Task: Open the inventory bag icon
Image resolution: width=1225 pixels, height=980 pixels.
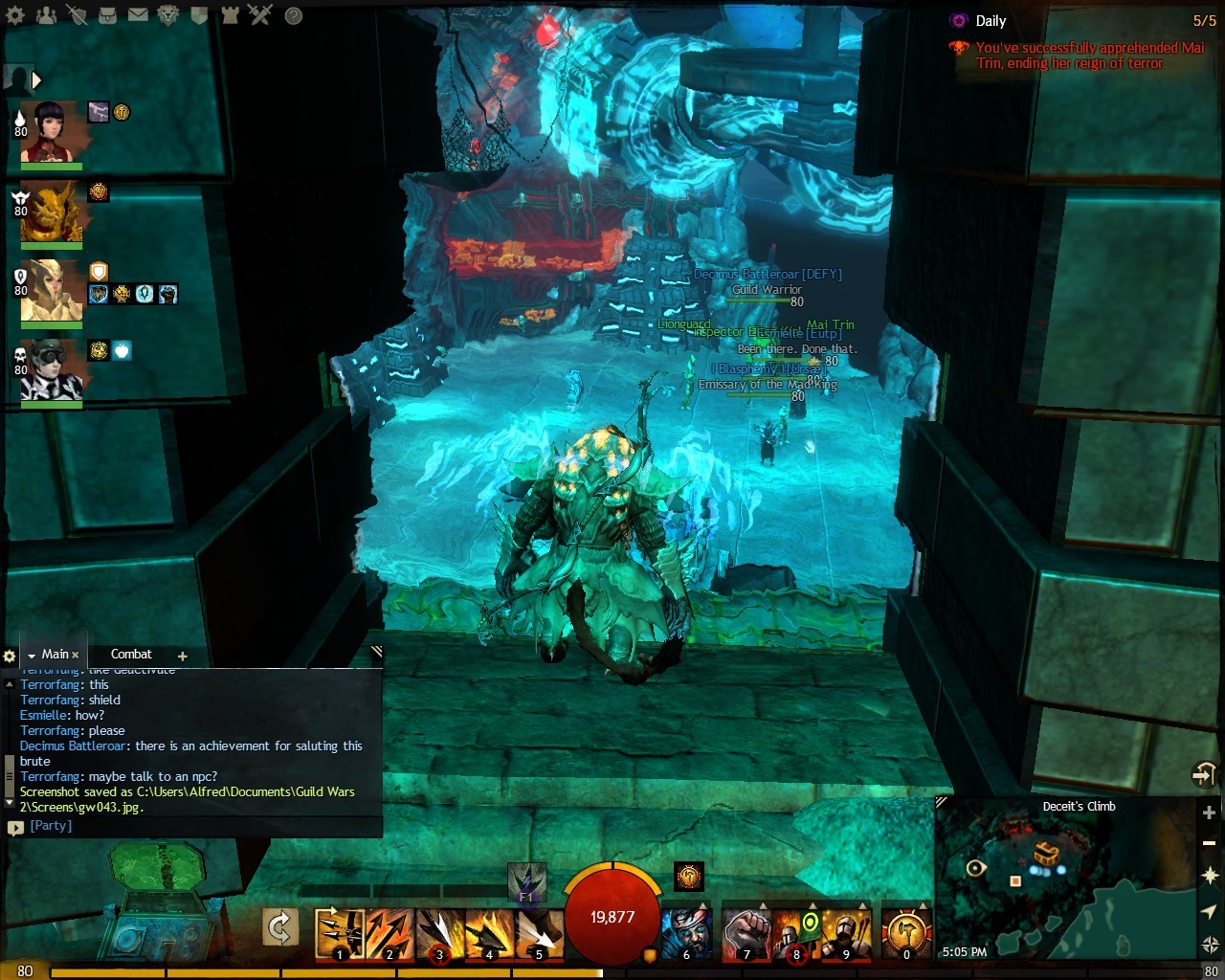Action: (x=108, y=14)
